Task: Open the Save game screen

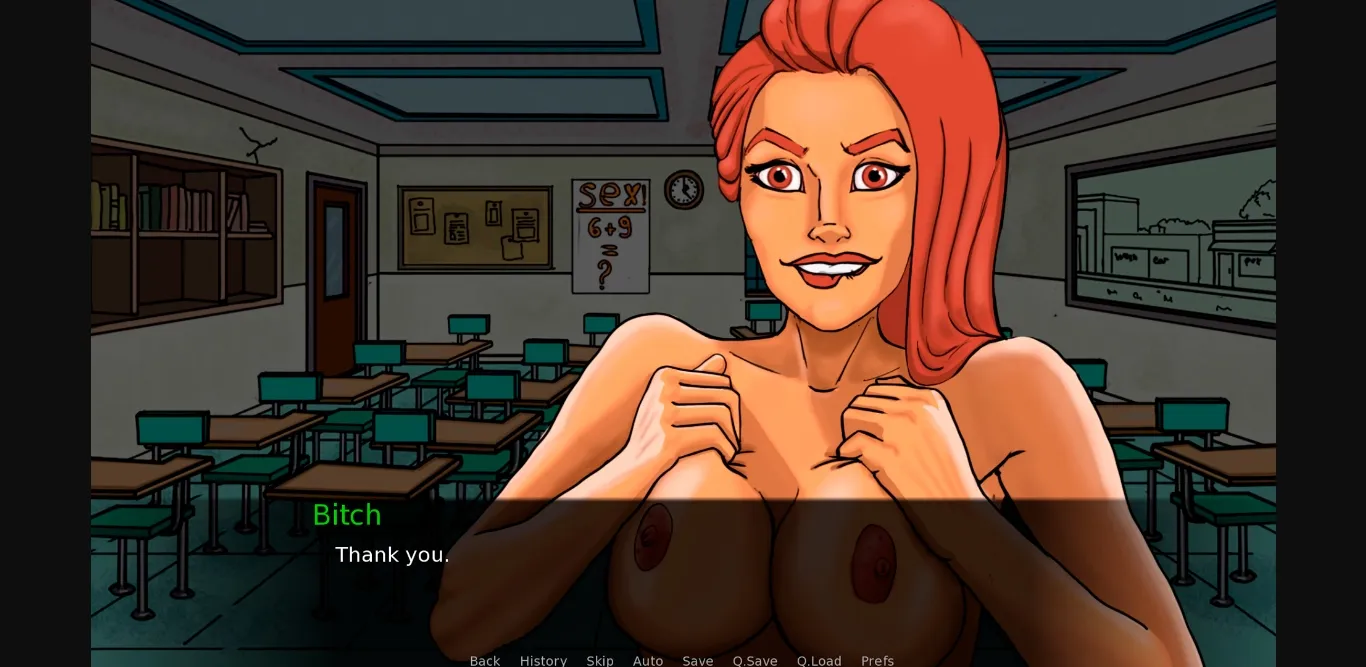Action: click(698, 660)
